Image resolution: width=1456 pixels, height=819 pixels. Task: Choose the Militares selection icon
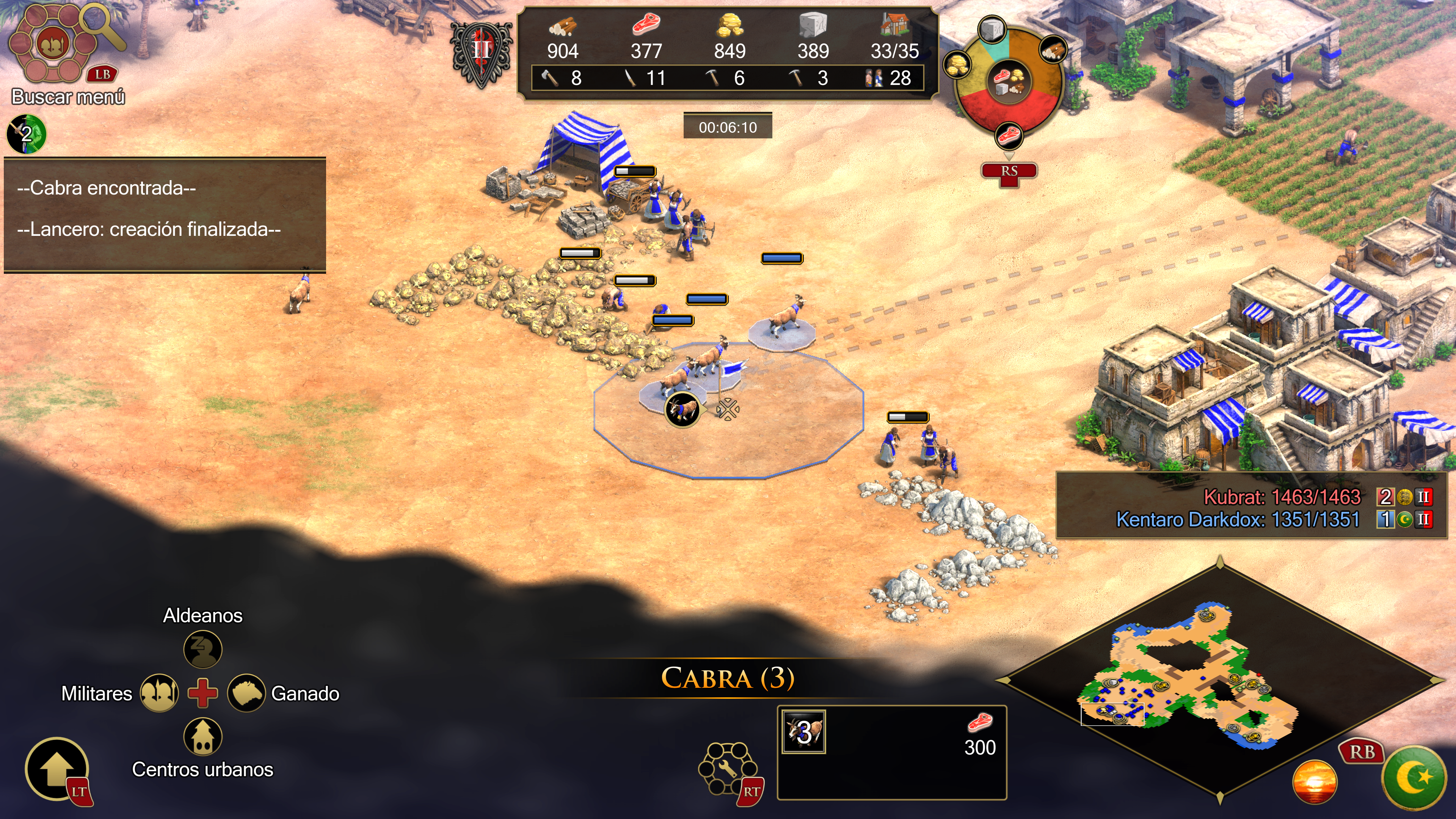coord(159,693)
